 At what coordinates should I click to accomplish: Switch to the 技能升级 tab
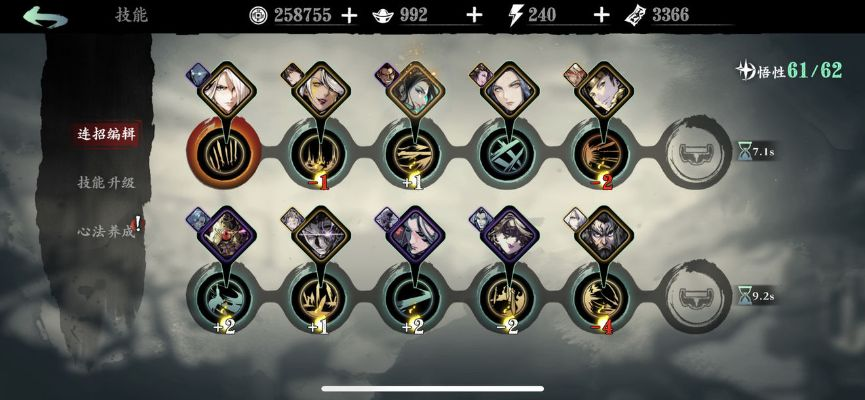(x=106, y=182)
